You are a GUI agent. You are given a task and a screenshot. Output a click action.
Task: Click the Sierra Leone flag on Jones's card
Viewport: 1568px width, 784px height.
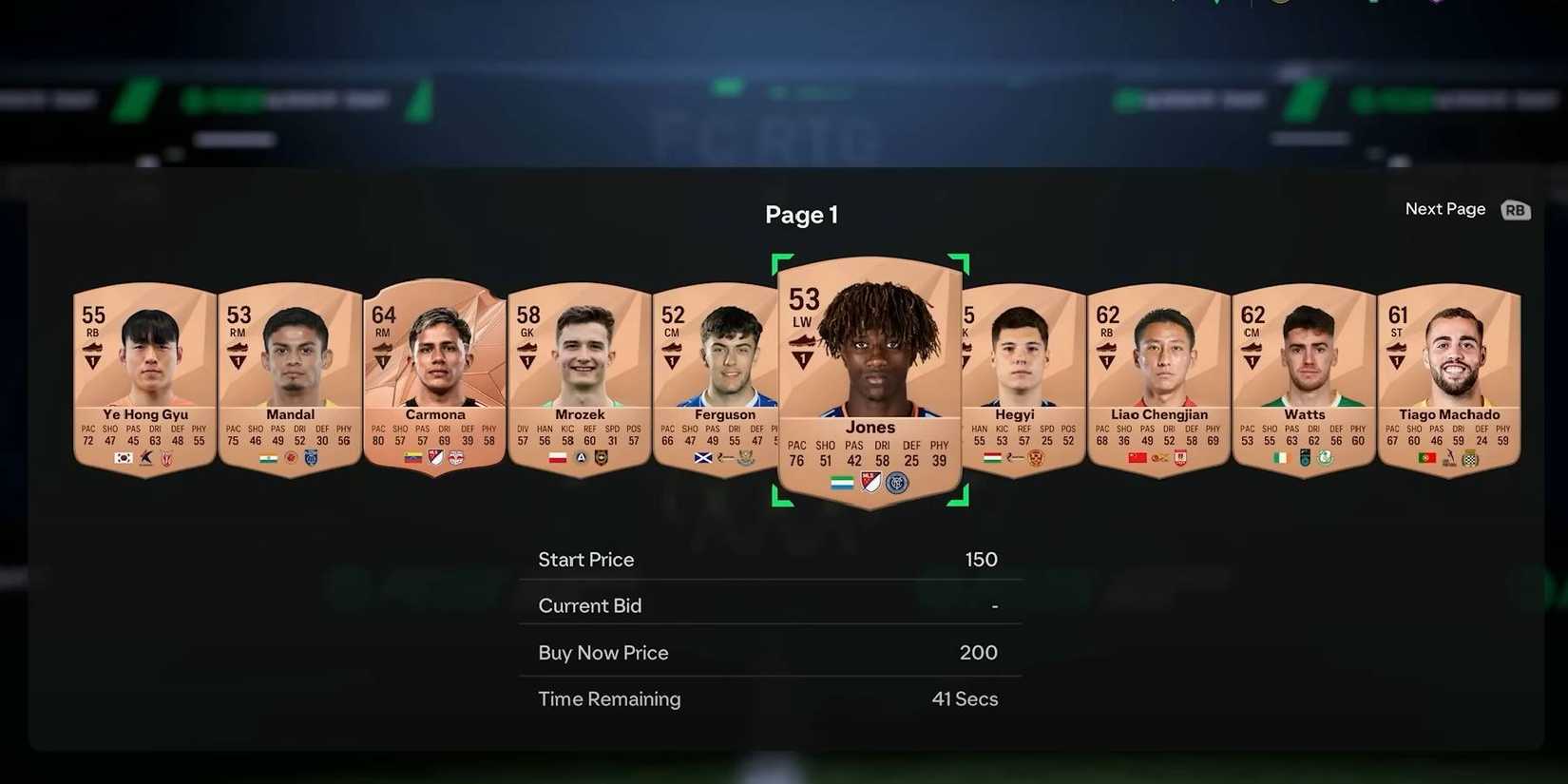coord(842,482)
